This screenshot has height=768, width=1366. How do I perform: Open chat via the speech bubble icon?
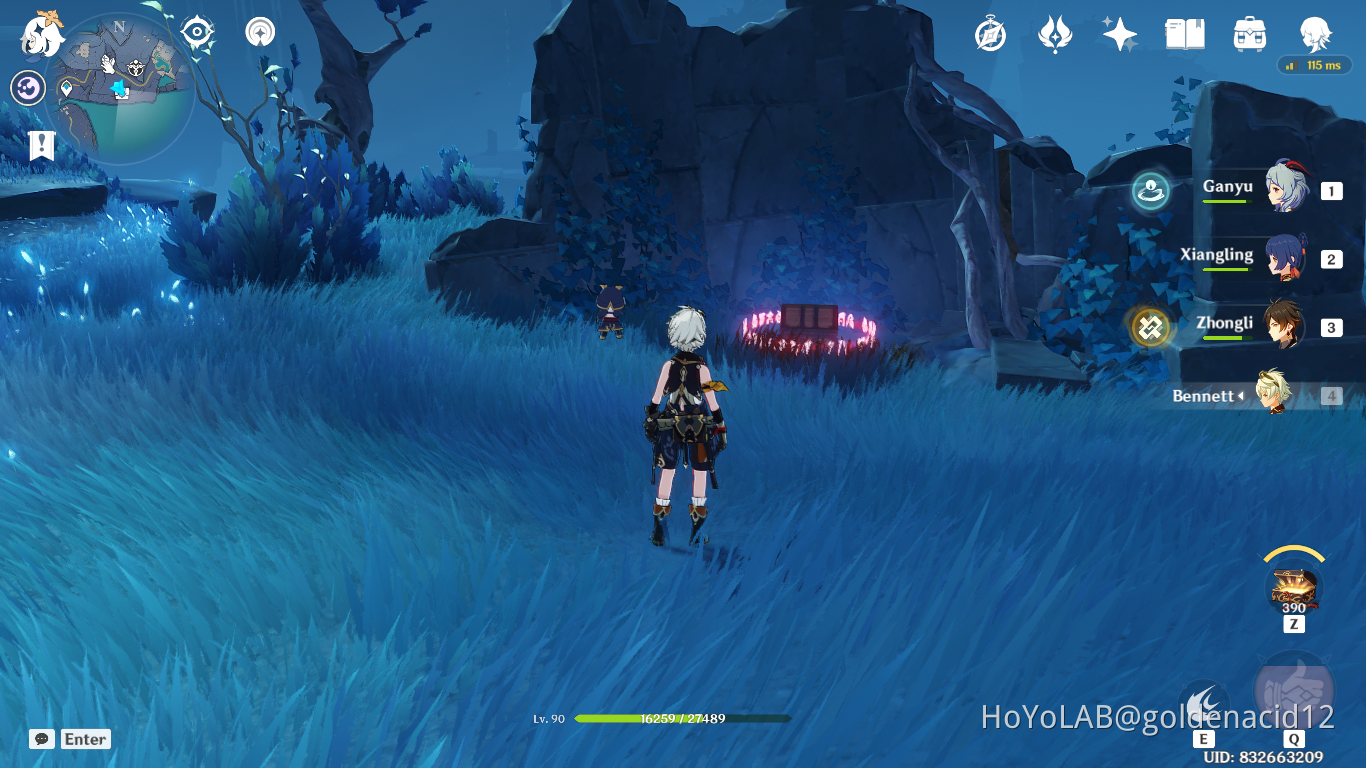(40, 739)
